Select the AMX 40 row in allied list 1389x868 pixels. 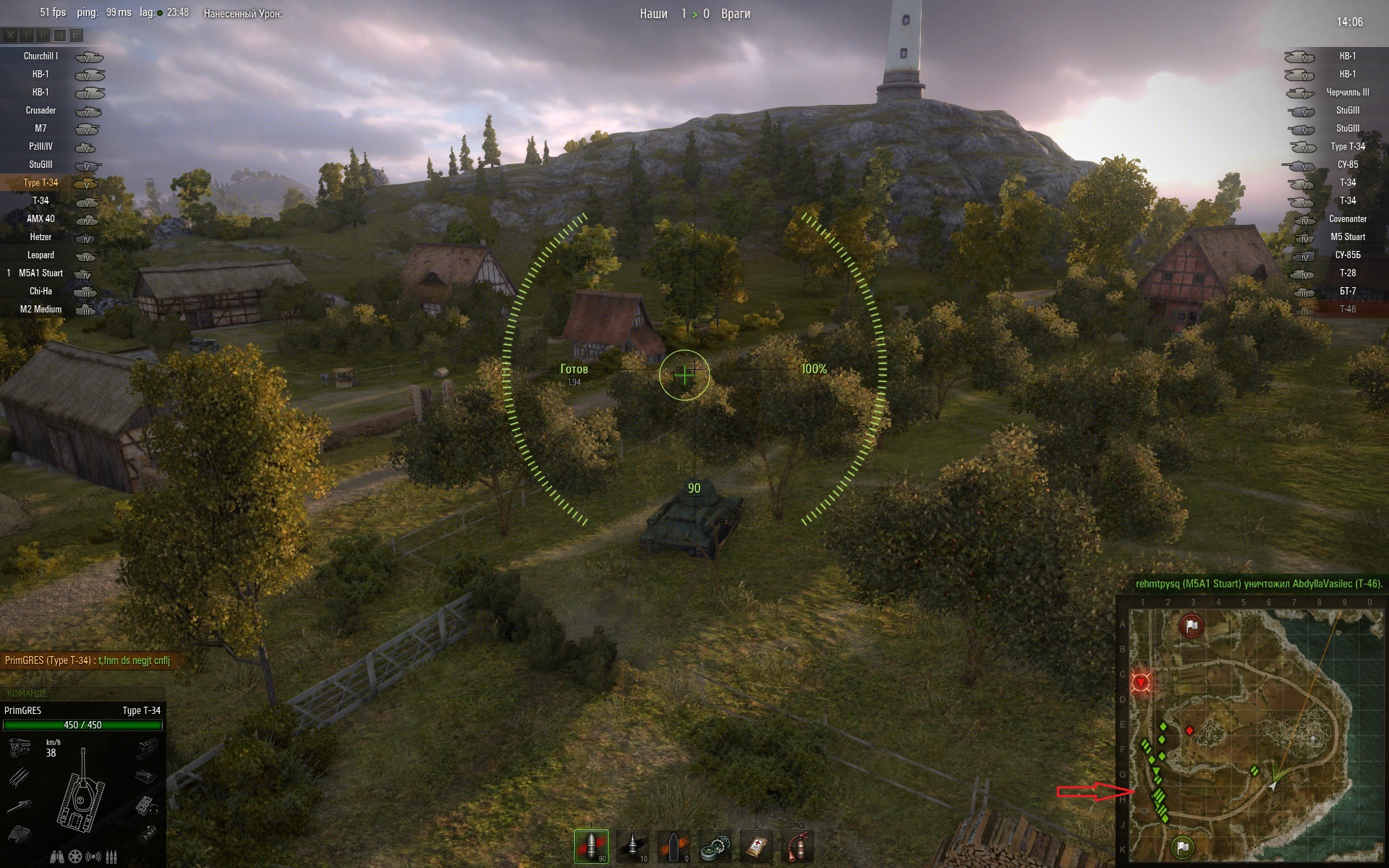click(x=41, y=218)
